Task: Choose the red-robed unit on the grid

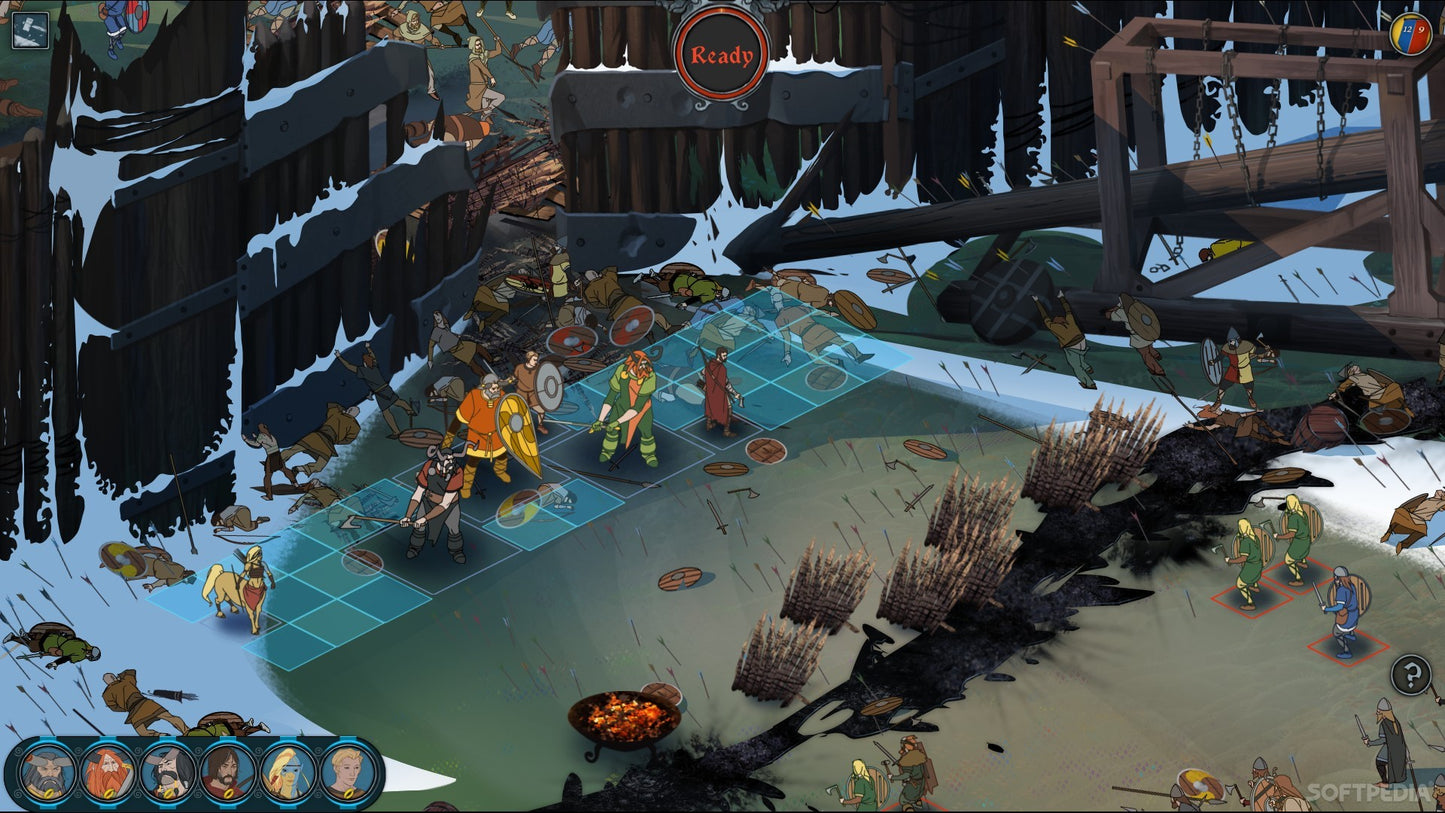Action: click(x=717, y=390)
